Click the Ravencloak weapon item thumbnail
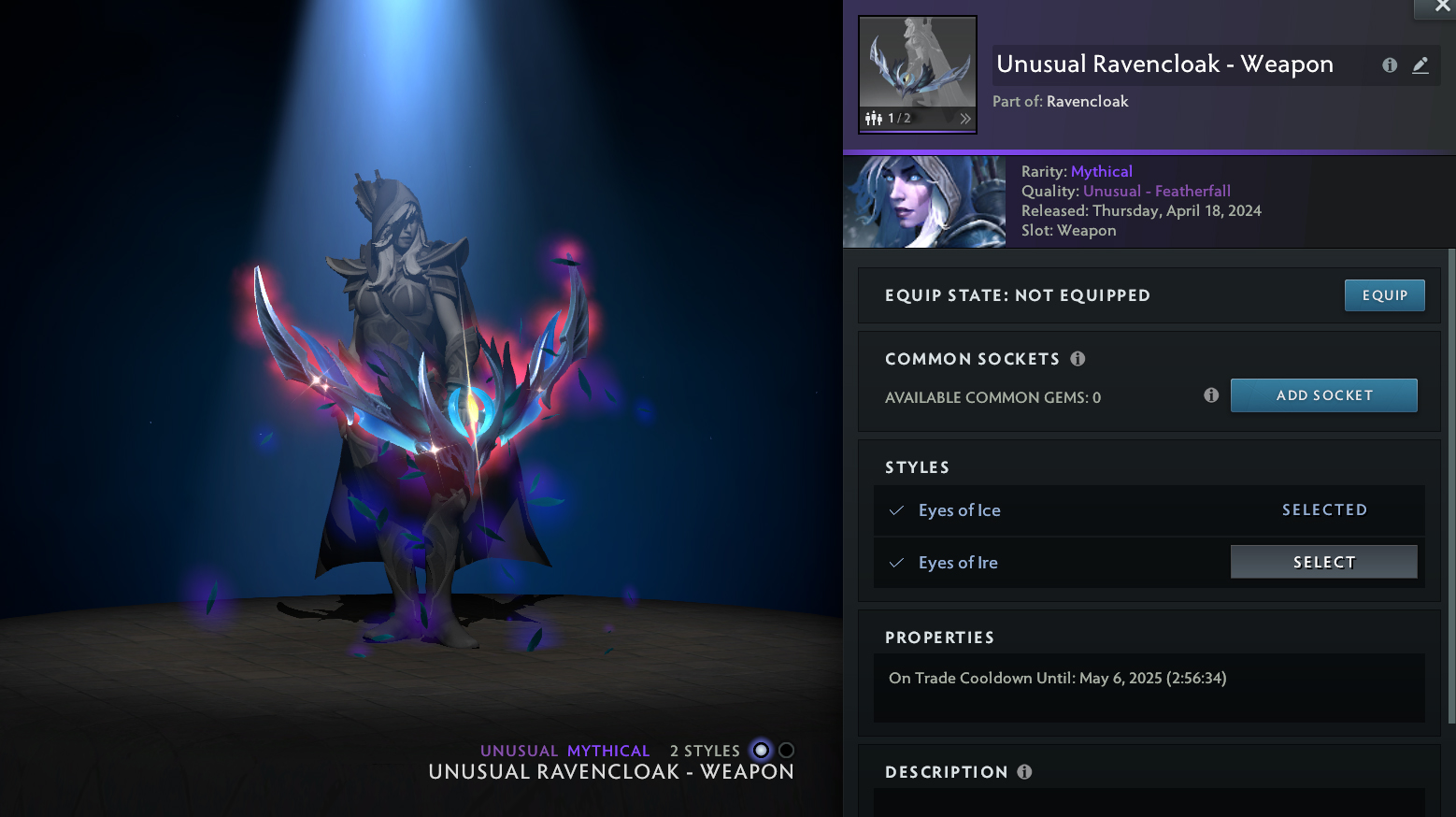The image size is (1456, 817). point(917,64)
